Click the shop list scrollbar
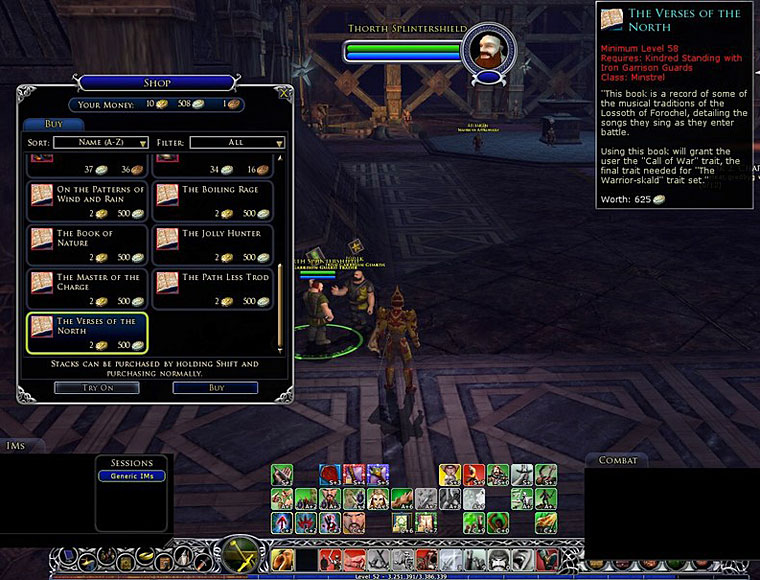Screen dimensions: 760x580 (x=280, y=300)
